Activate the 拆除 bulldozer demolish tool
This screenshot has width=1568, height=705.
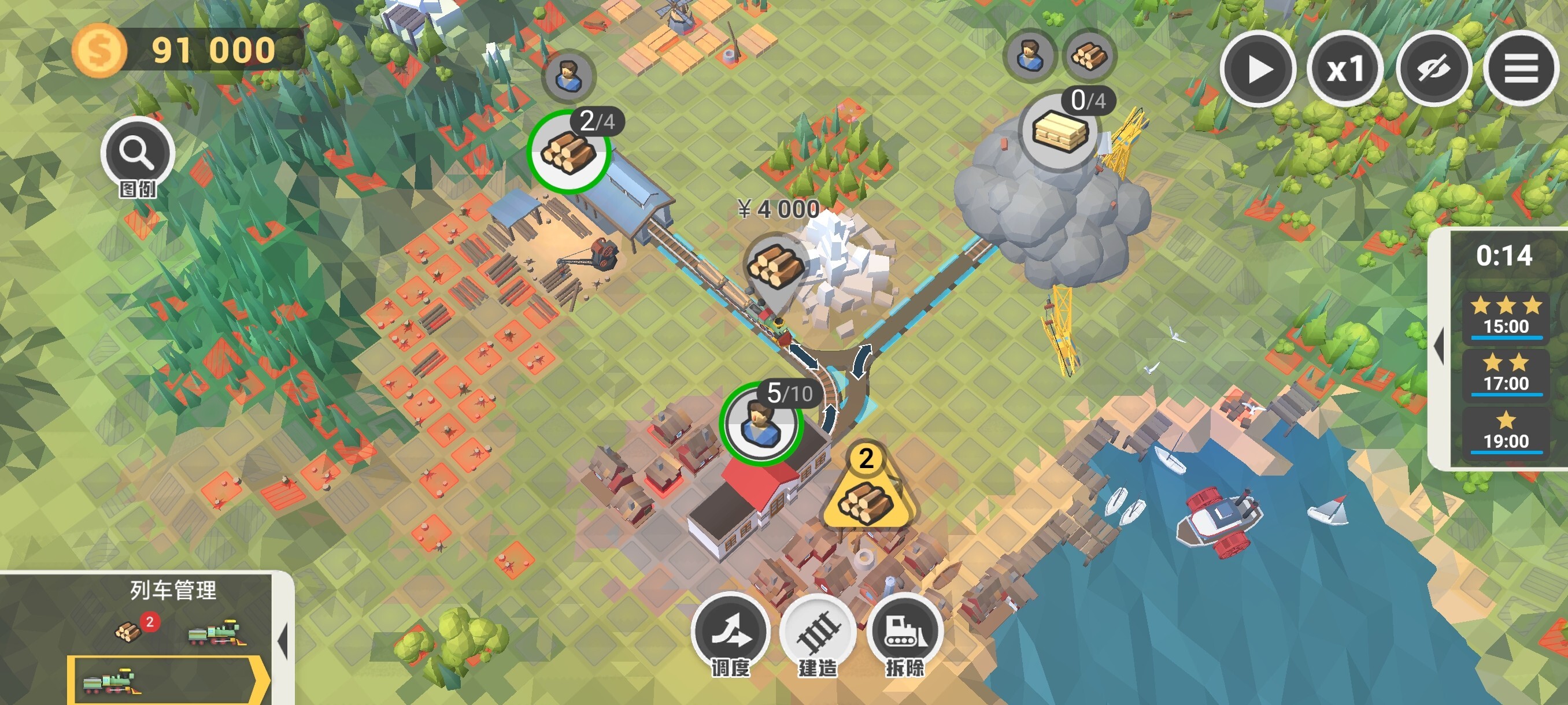click(x=905, y=633)
